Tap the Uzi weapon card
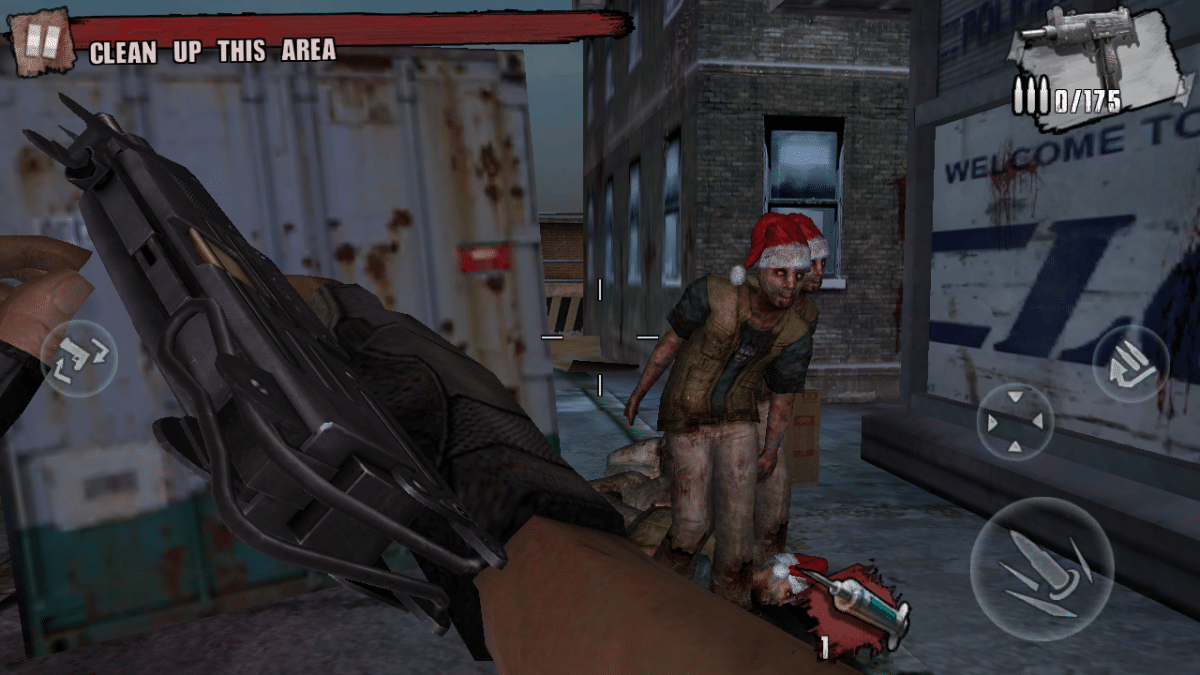 pyautogui.click(x=1100, y=62)
